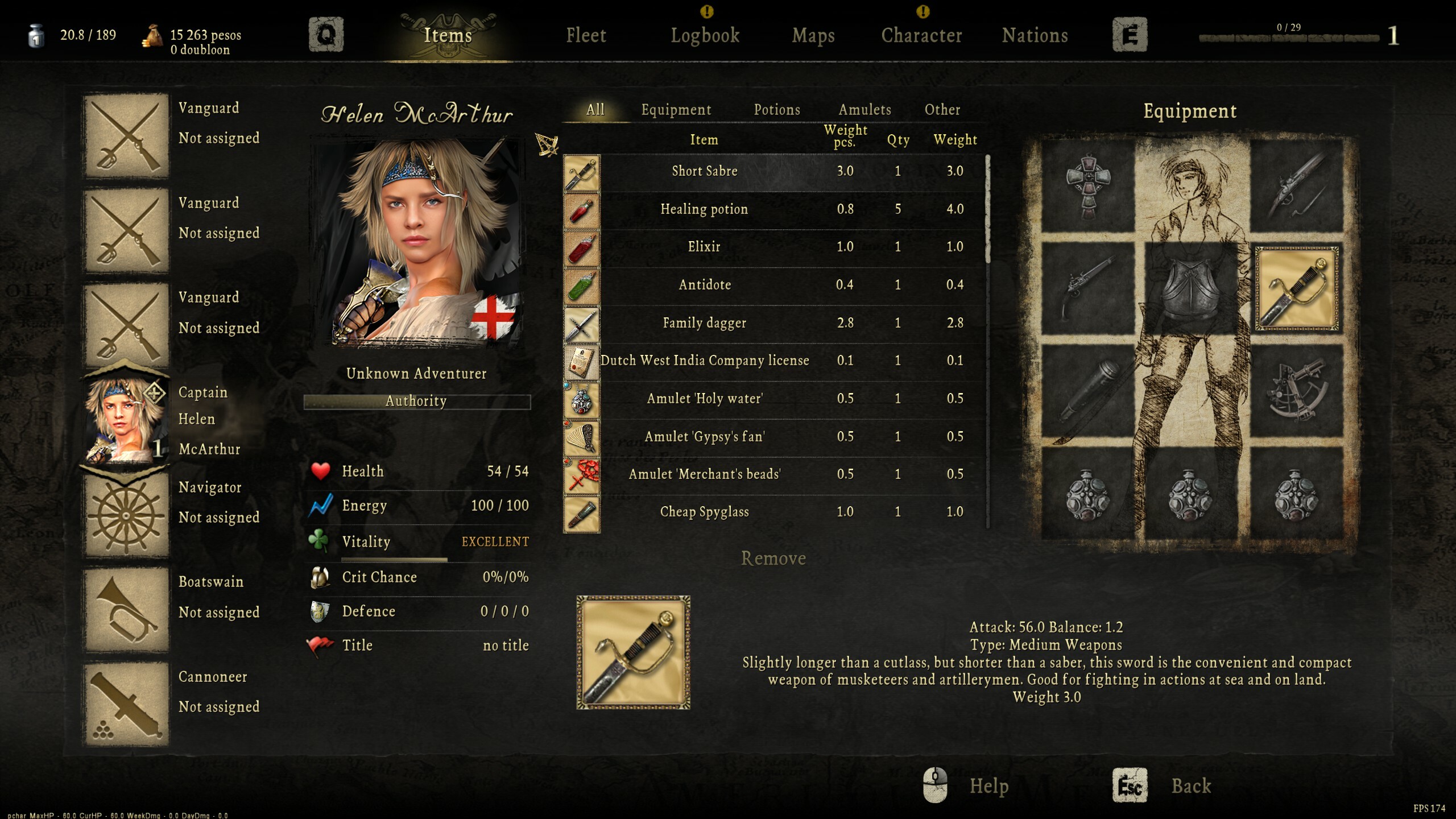
Task: Open the Cannoneer officer slot
Action: click(126, 704)
